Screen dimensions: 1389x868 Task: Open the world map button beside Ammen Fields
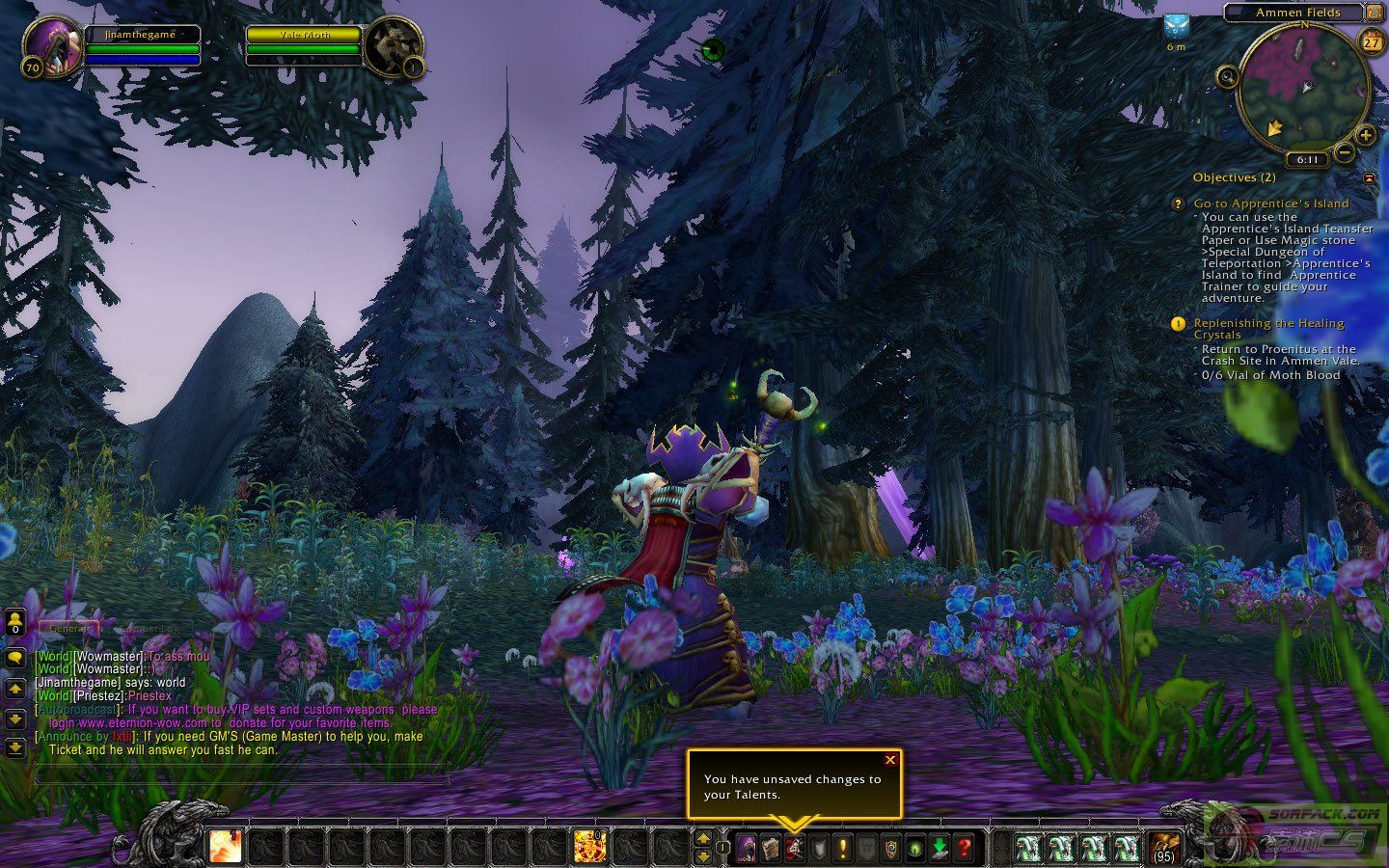[1373, 13]
